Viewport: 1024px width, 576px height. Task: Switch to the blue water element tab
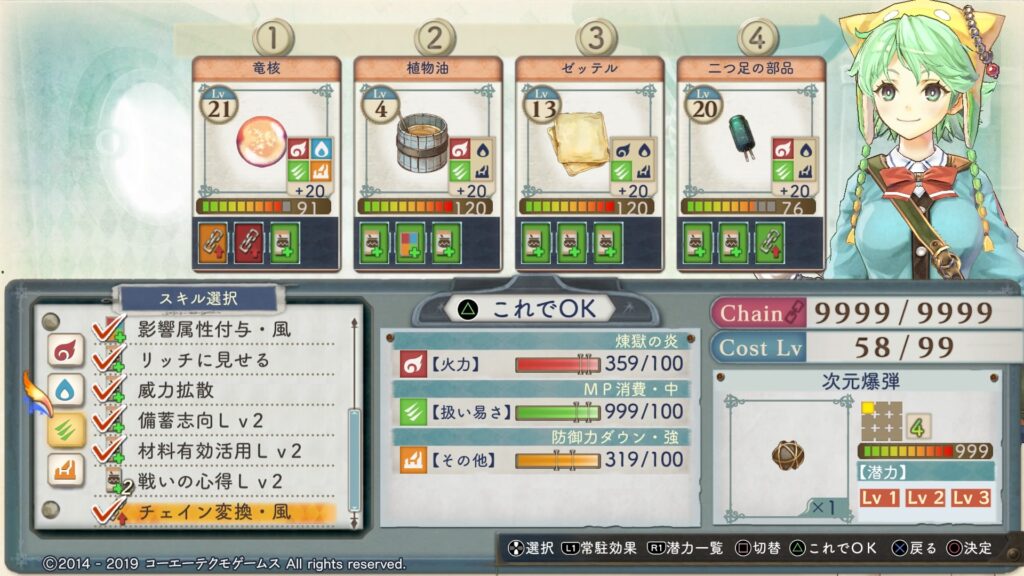[x=65, y=389]
